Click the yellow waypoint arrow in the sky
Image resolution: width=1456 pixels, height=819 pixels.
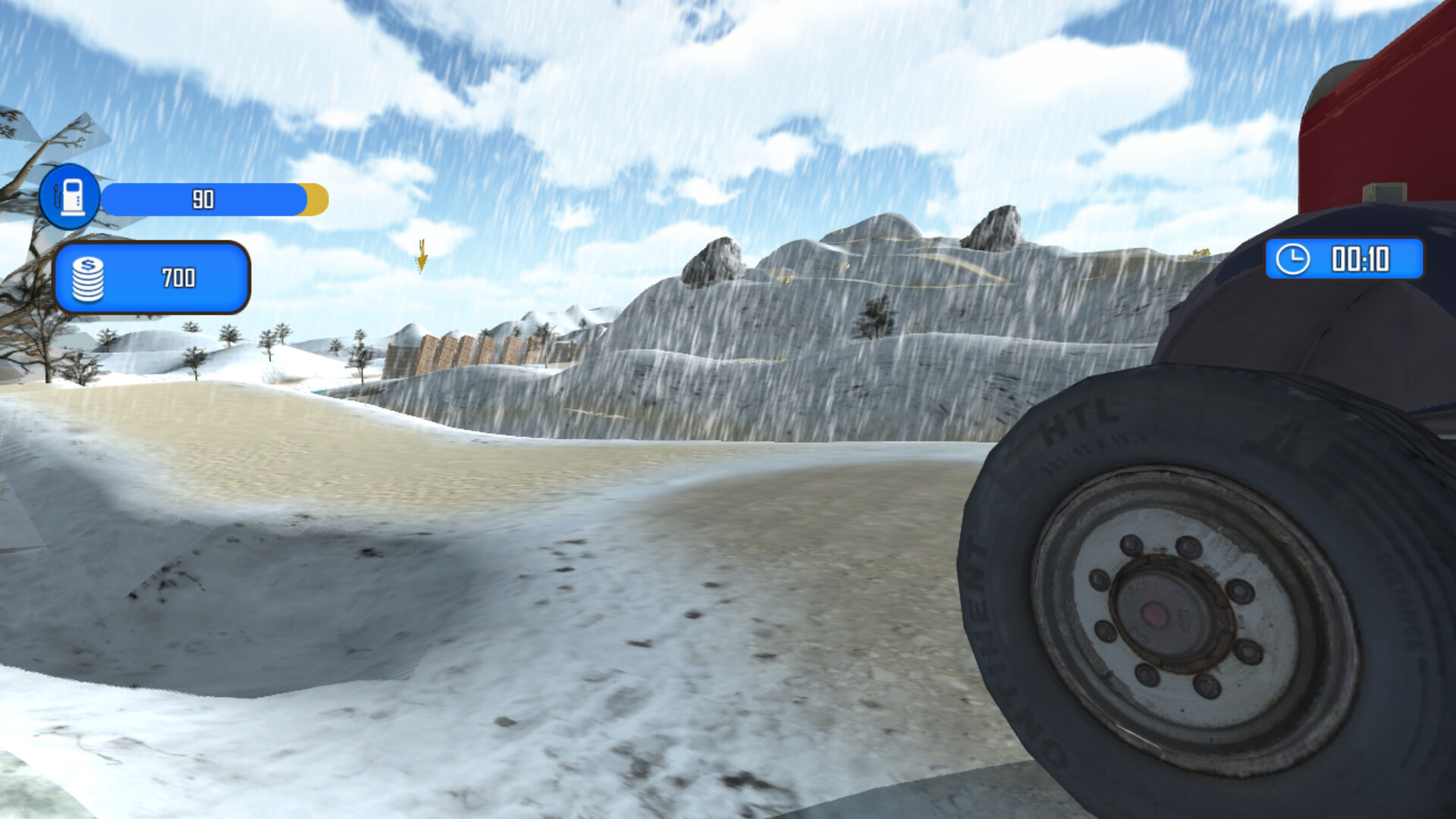pyautogui.click(x=422, y=258)
